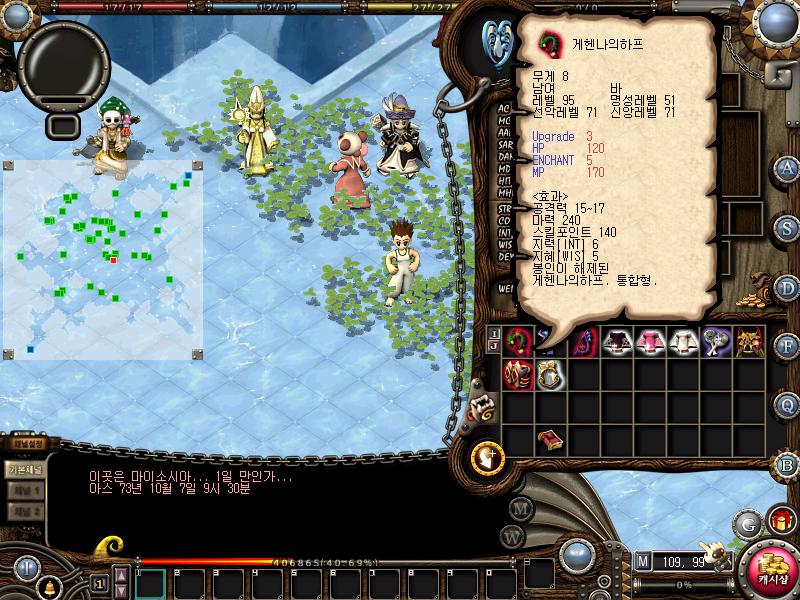The image size is (800, 600).
Task: Select the red book item in inventory
Action: point(549,441)
